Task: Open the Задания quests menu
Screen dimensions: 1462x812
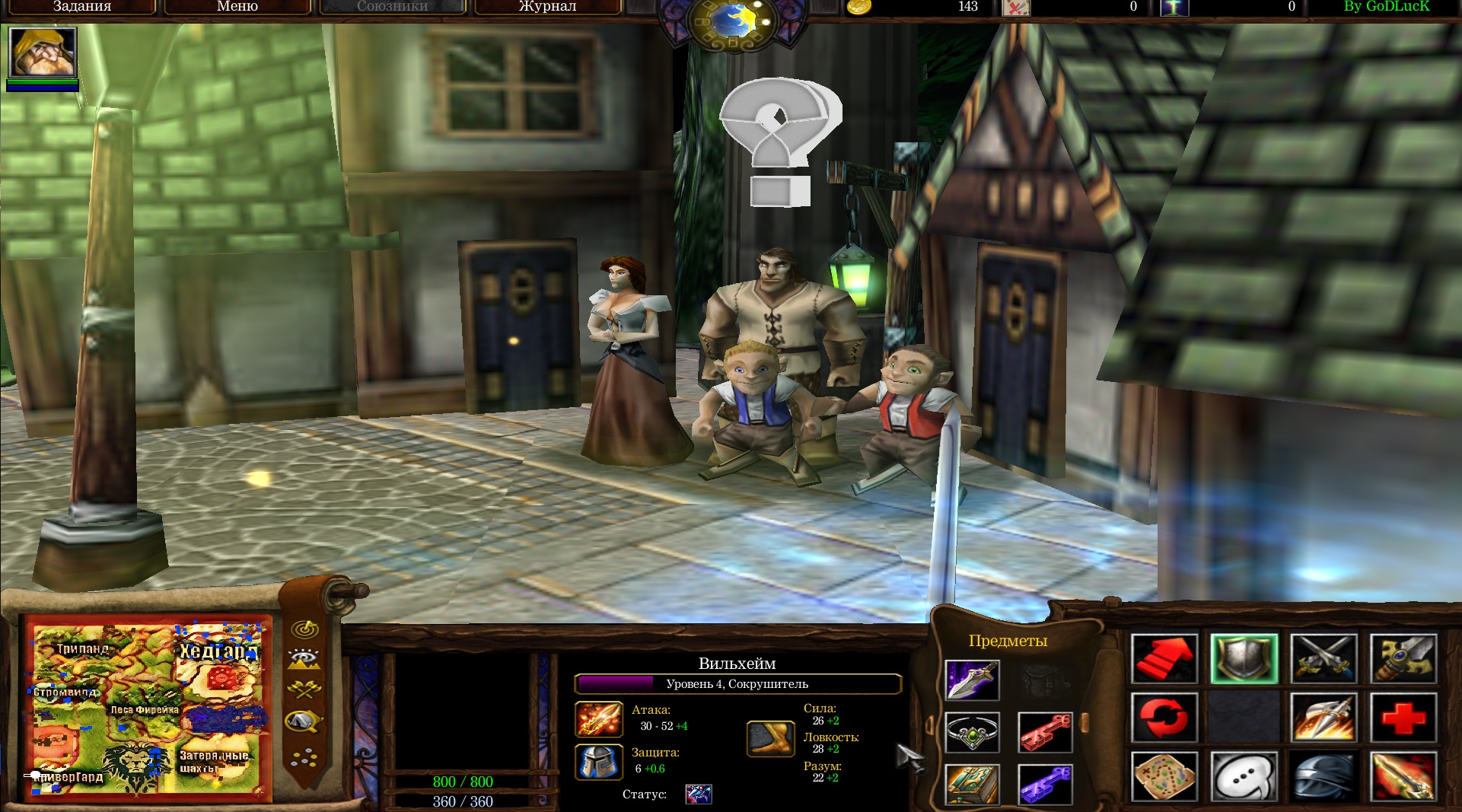Action: coord(82,7)
